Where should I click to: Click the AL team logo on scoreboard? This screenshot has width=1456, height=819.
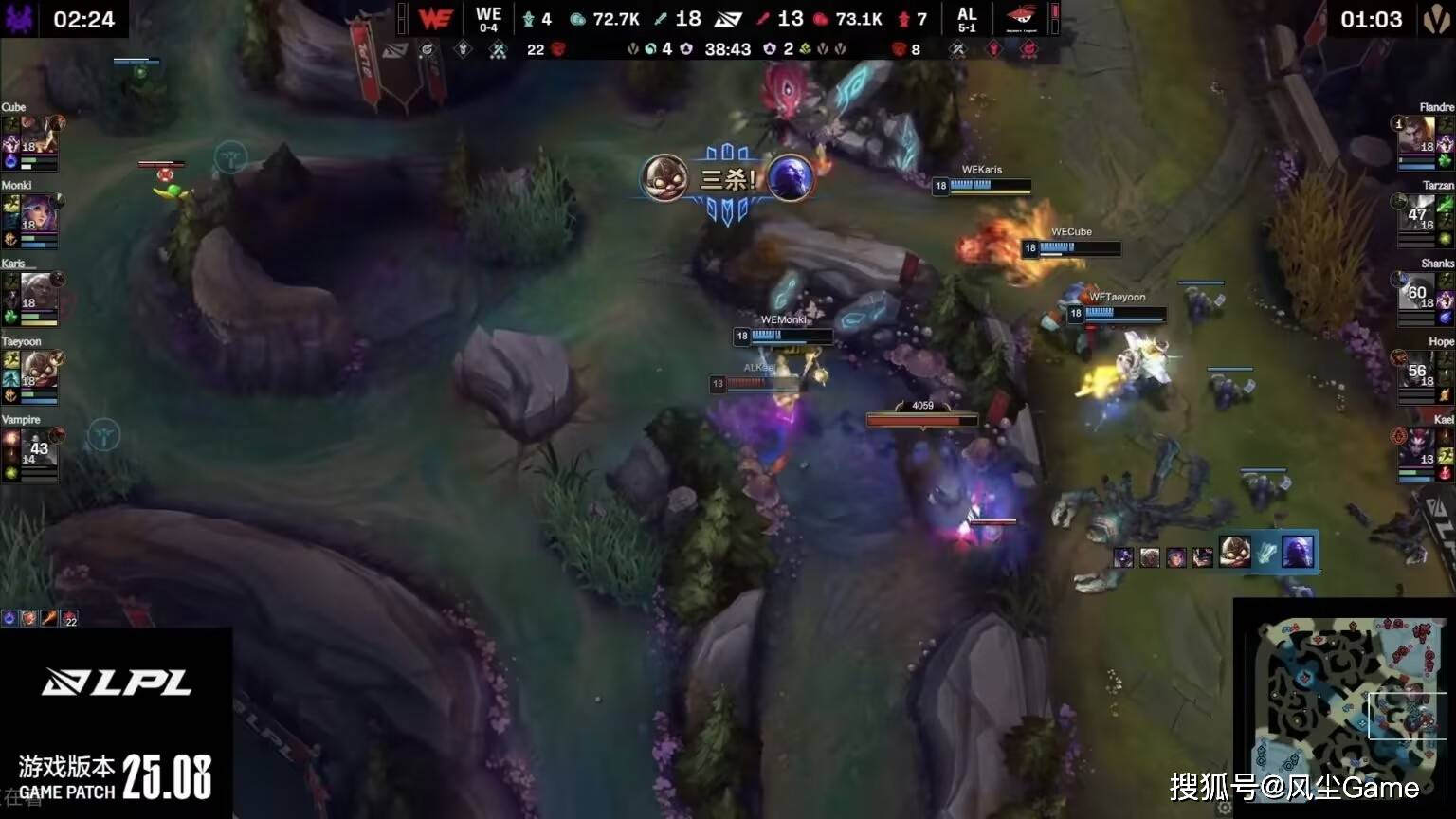[1020, 19]
